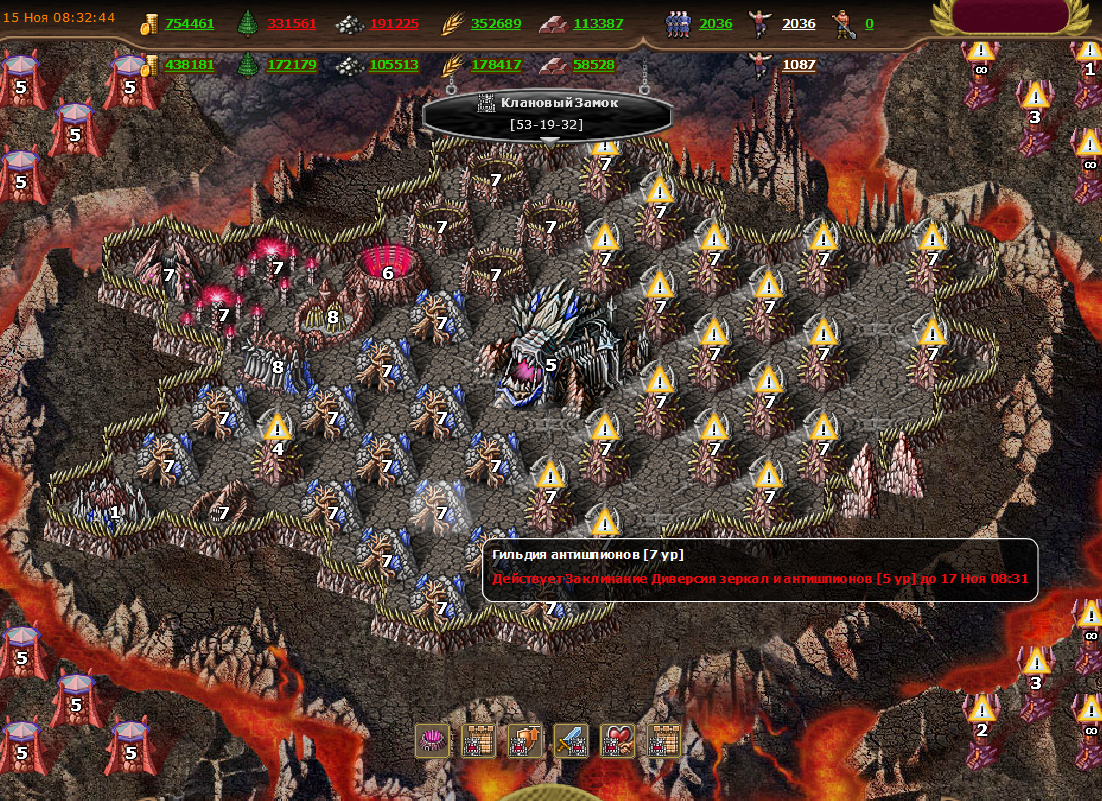Select the stone resource 191225 link
1102x801 pixels.
click(394, 24)
